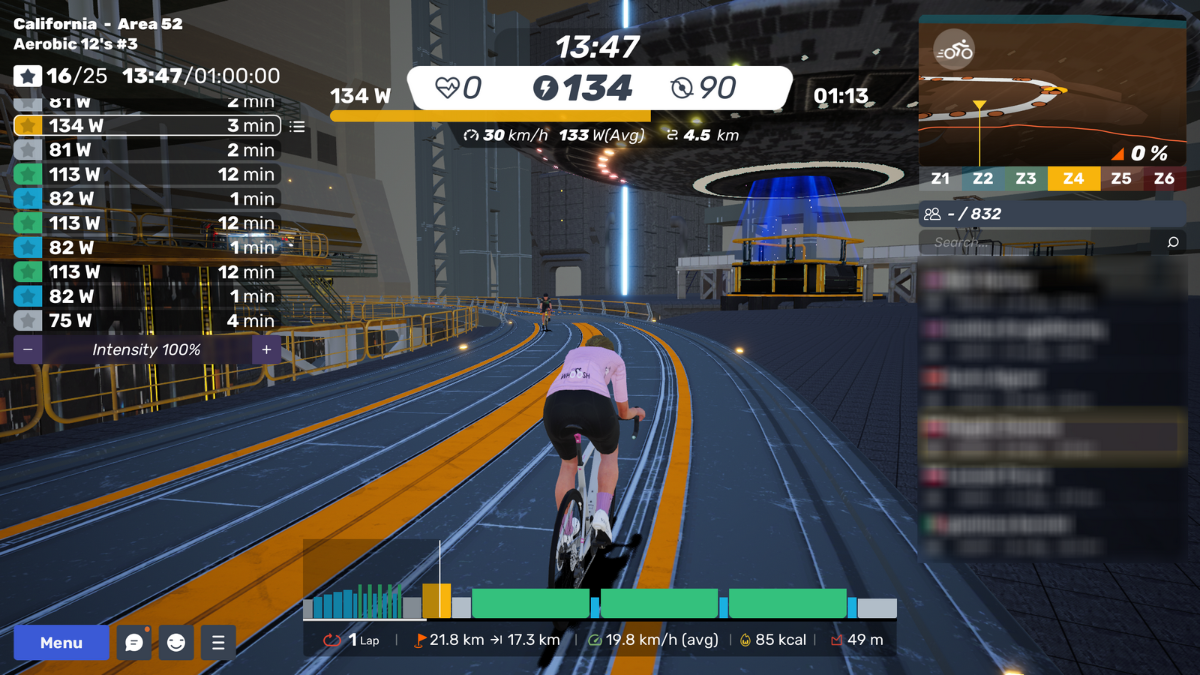This screenshot has height=675, width=1200.
Task: Click the magnifying glass search icon
Action: [x=1173, y=242]
